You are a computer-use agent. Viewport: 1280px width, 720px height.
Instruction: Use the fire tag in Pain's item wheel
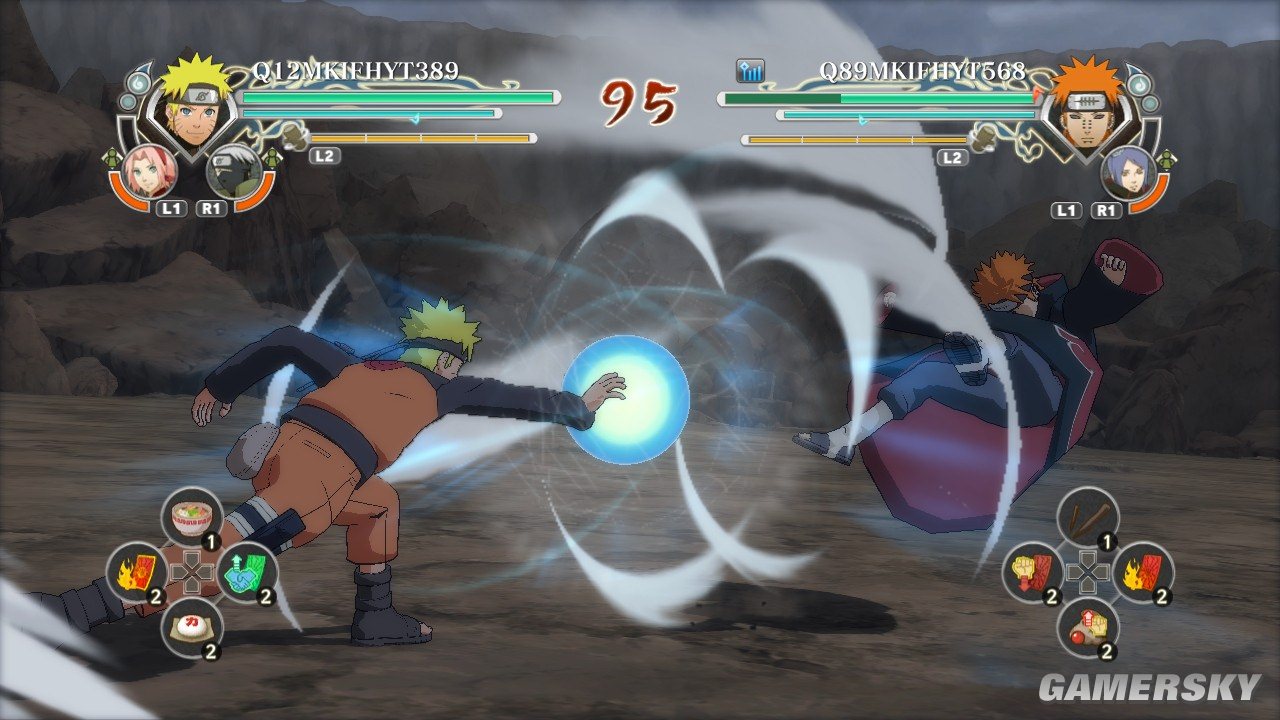(x=1142, y=572)
